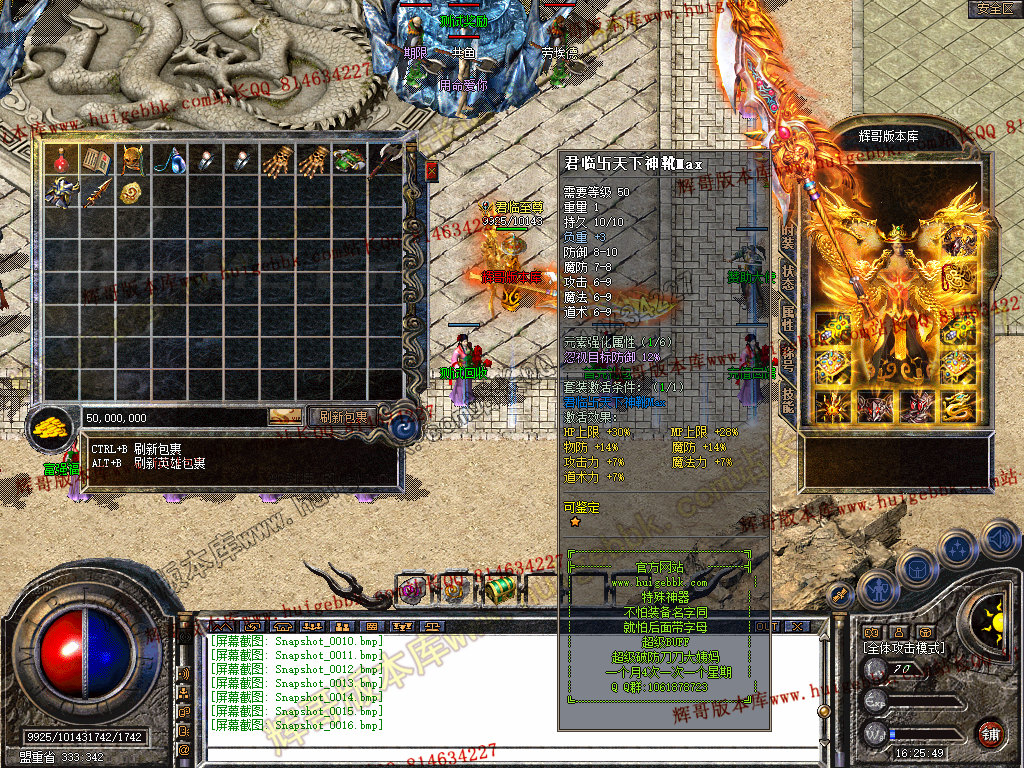1024x768 pixels.
Task: Click the blue armor item in the bag
Action: pos(62,193)
